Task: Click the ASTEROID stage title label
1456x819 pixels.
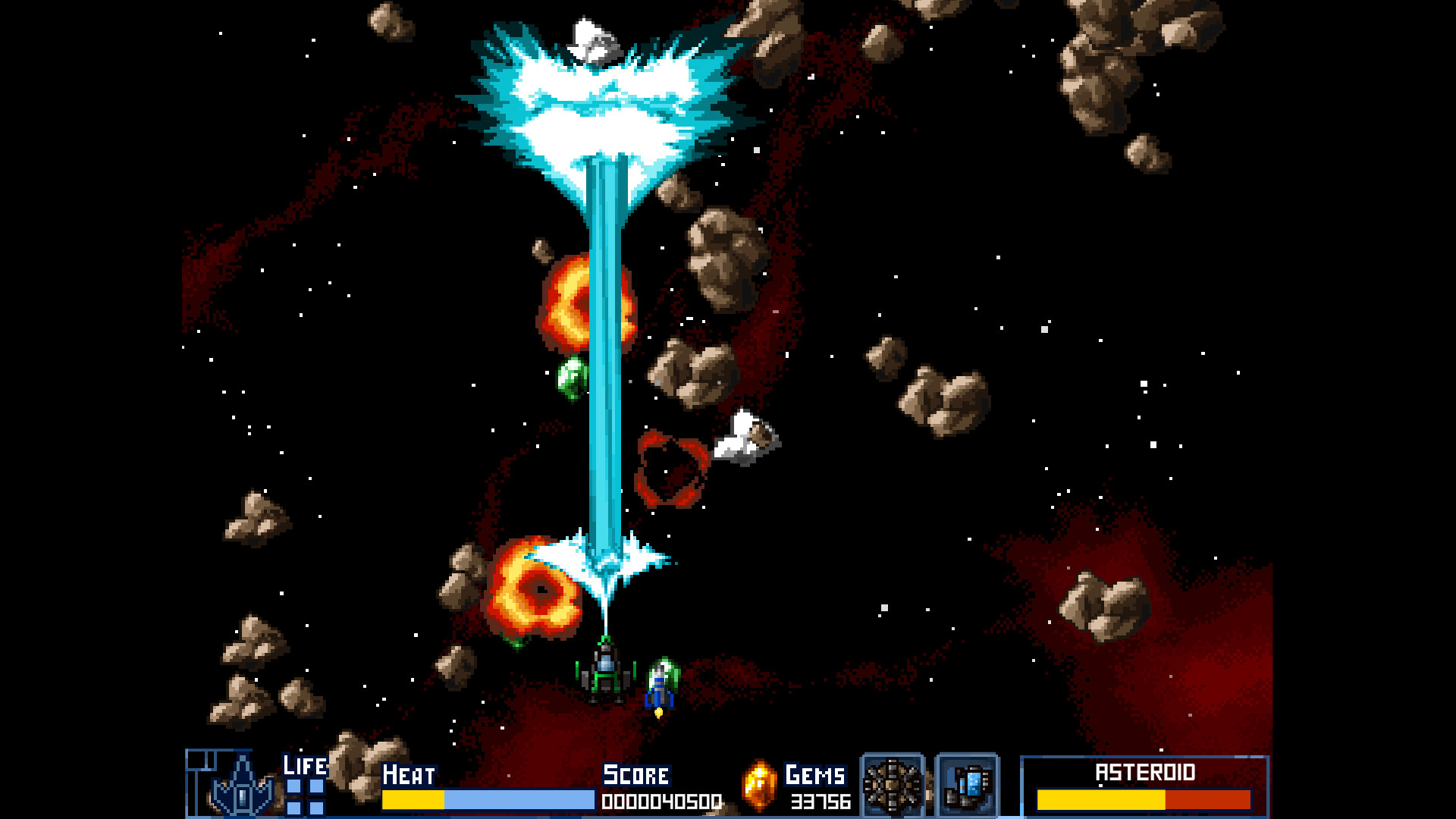Action: [x=1144, y=773]
